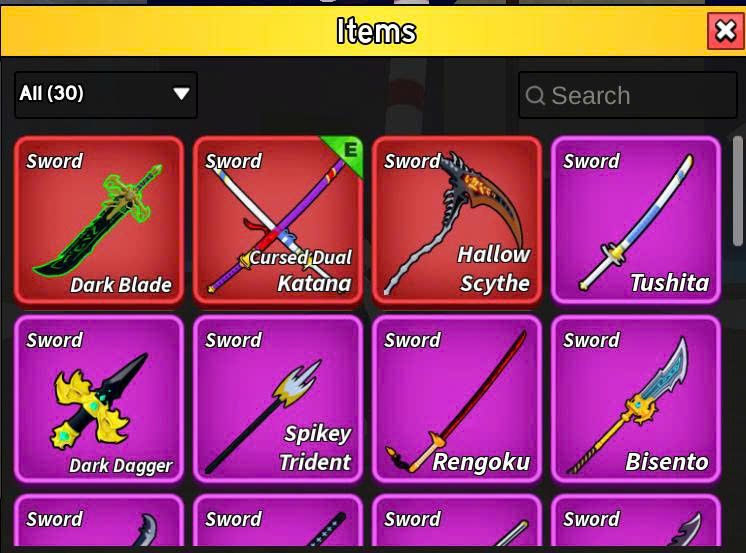
Task: Select the Dark Dagger slot
Action: 99,399
